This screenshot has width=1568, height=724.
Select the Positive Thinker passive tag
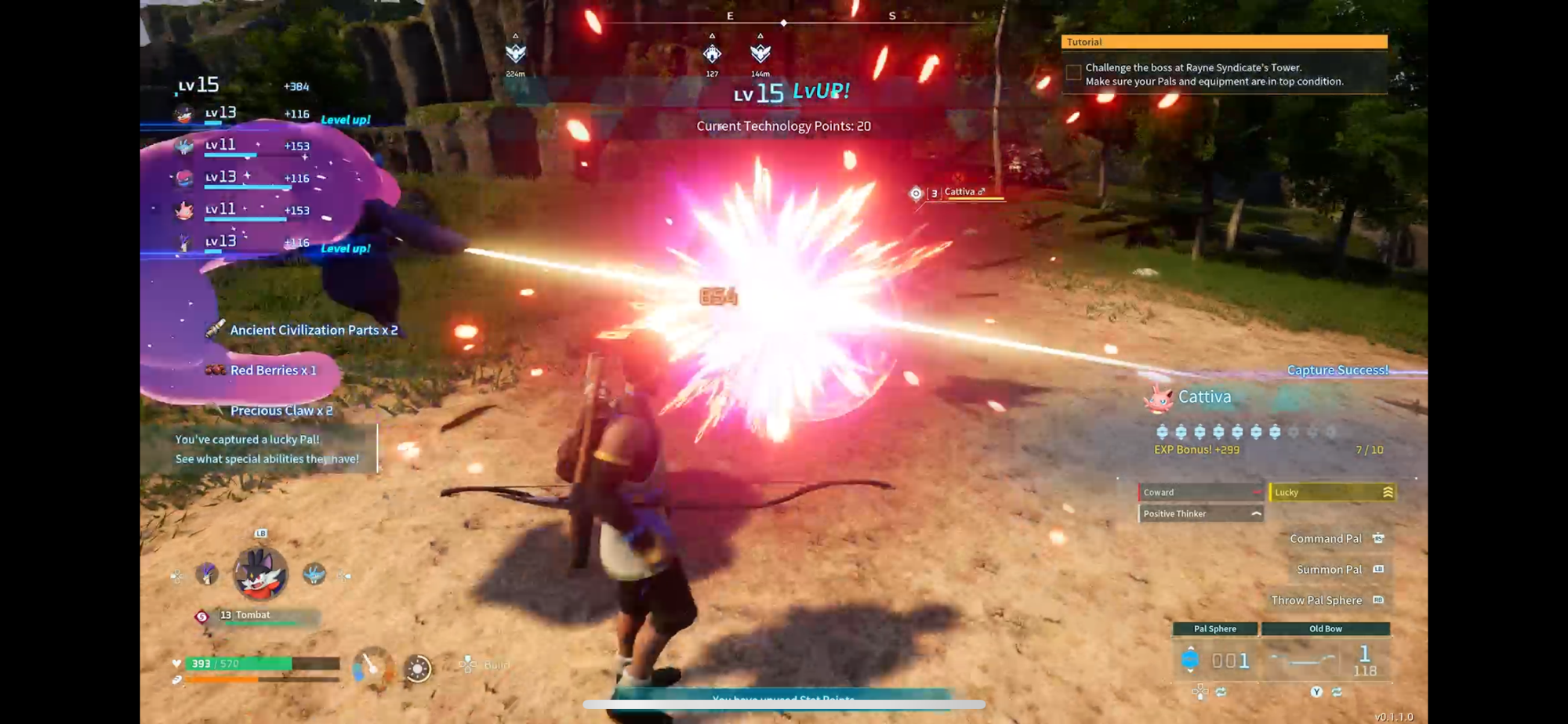1200,514
